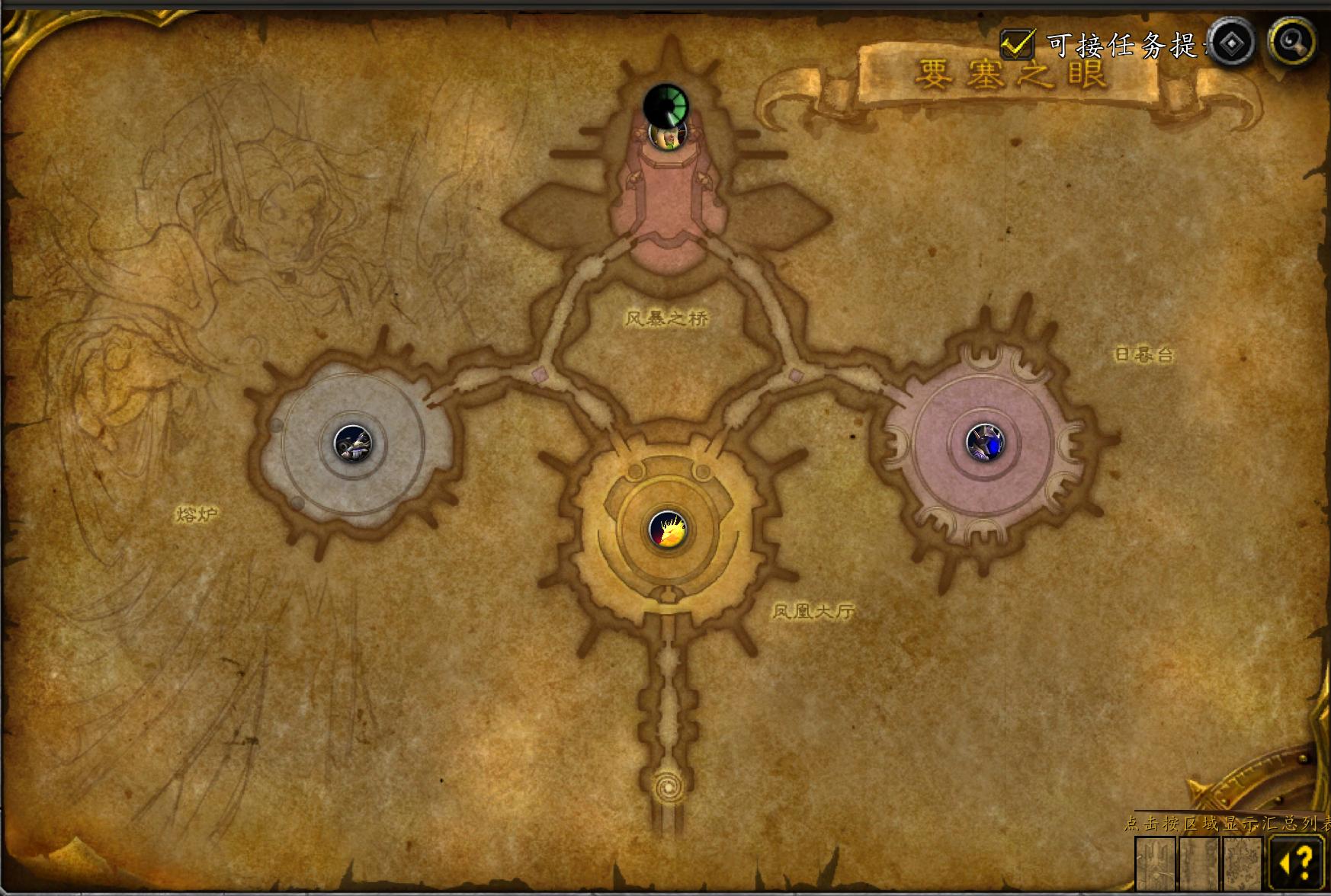
Task: Open the magnifying glass map button
Action: [x=1292, y=42]
